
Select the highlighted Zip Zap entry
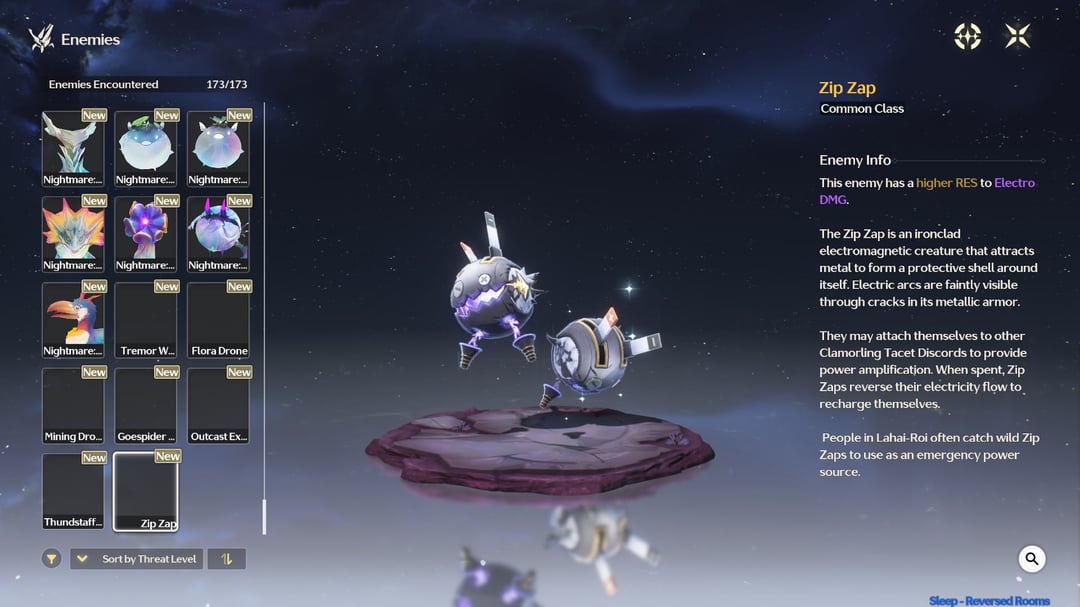click(146, 491)
